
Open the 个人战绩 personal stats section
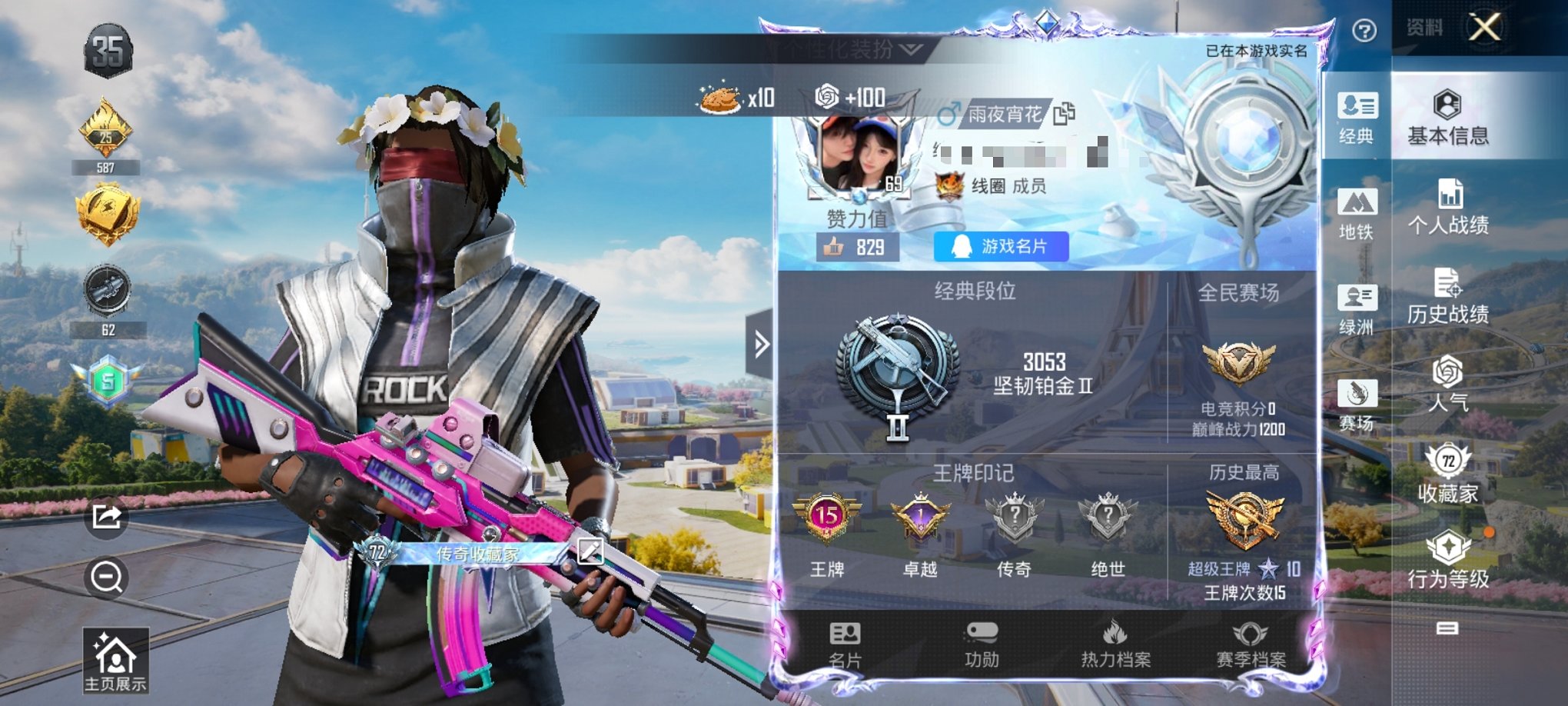click(1448, 208)
